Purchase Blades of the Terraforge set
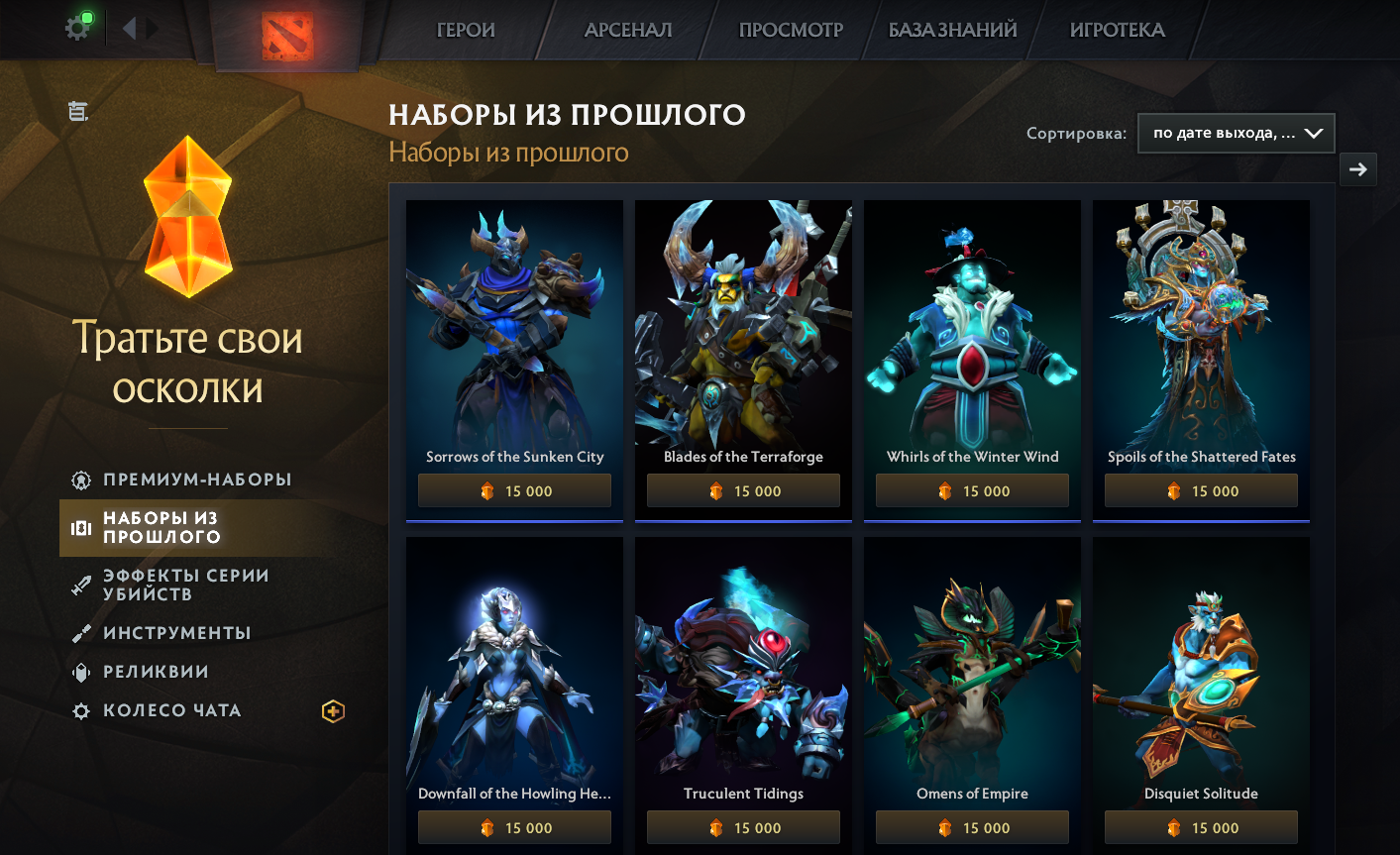The width and height of the screenshot is (1400, 855). (x=743, y=491)
